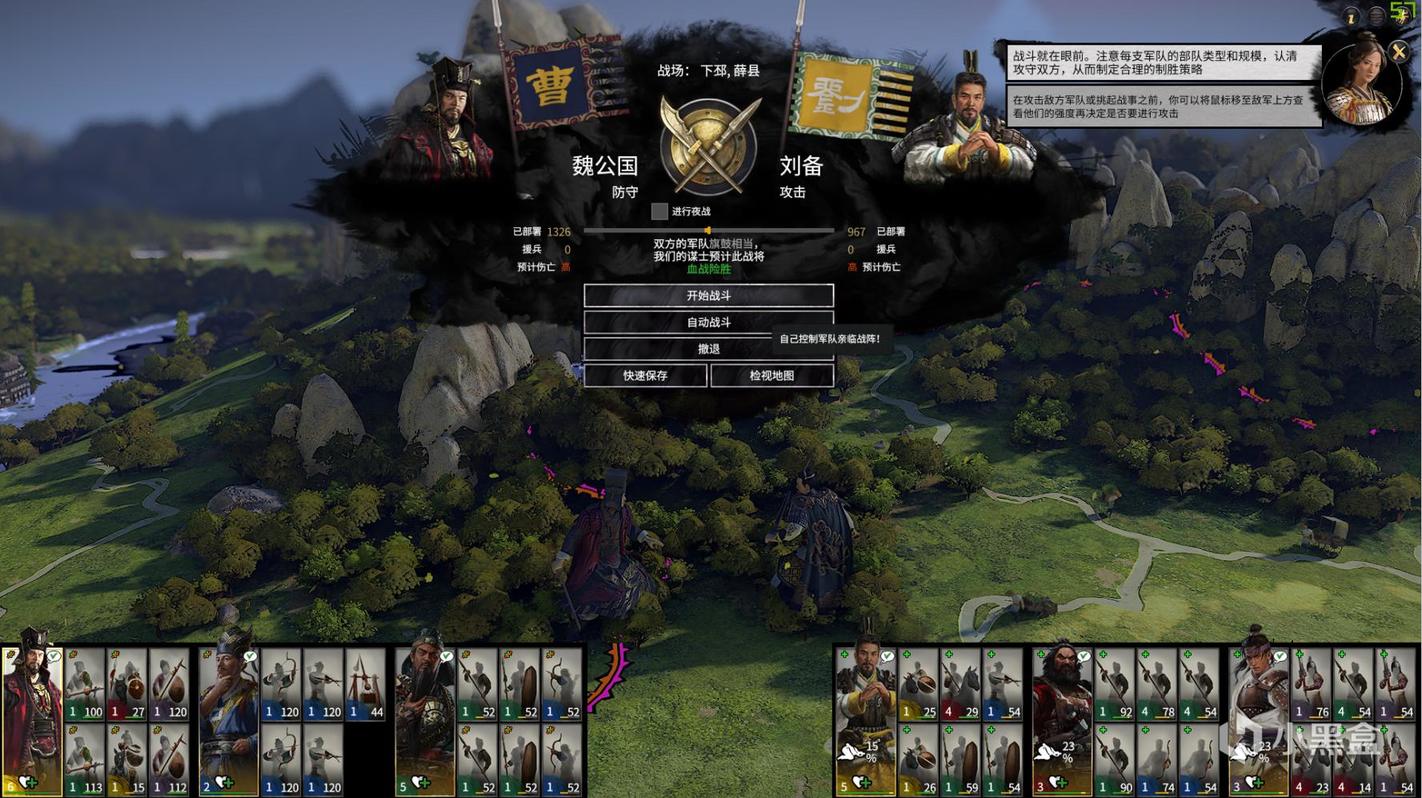Choose the cavalry unit card with 29 men

(960, 685)
